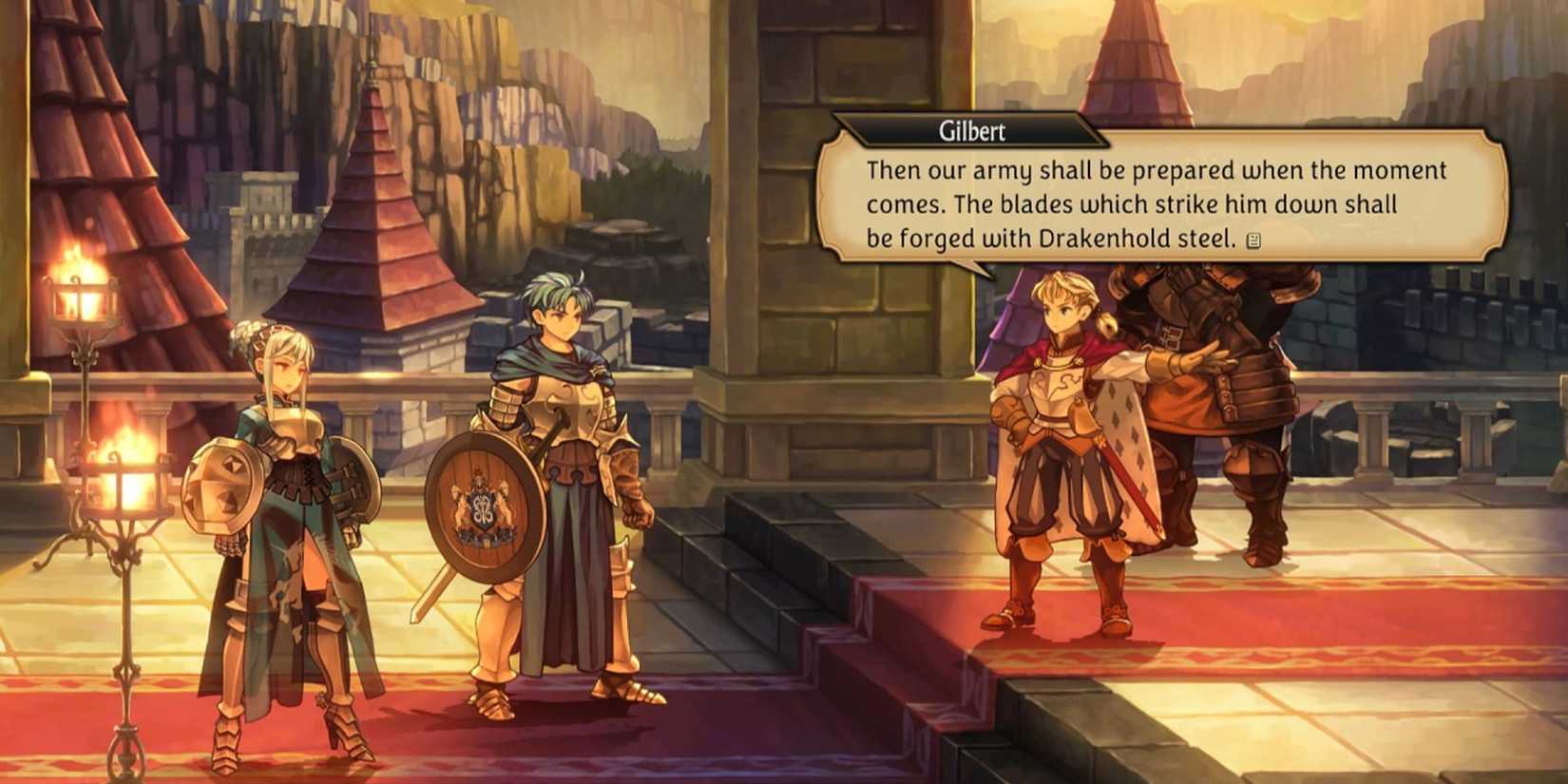The width and height of the screenshot is (1568, 784).
Task: Open the message log via the small page icon
Action: pyautogui.click(x=1253, y=240)
